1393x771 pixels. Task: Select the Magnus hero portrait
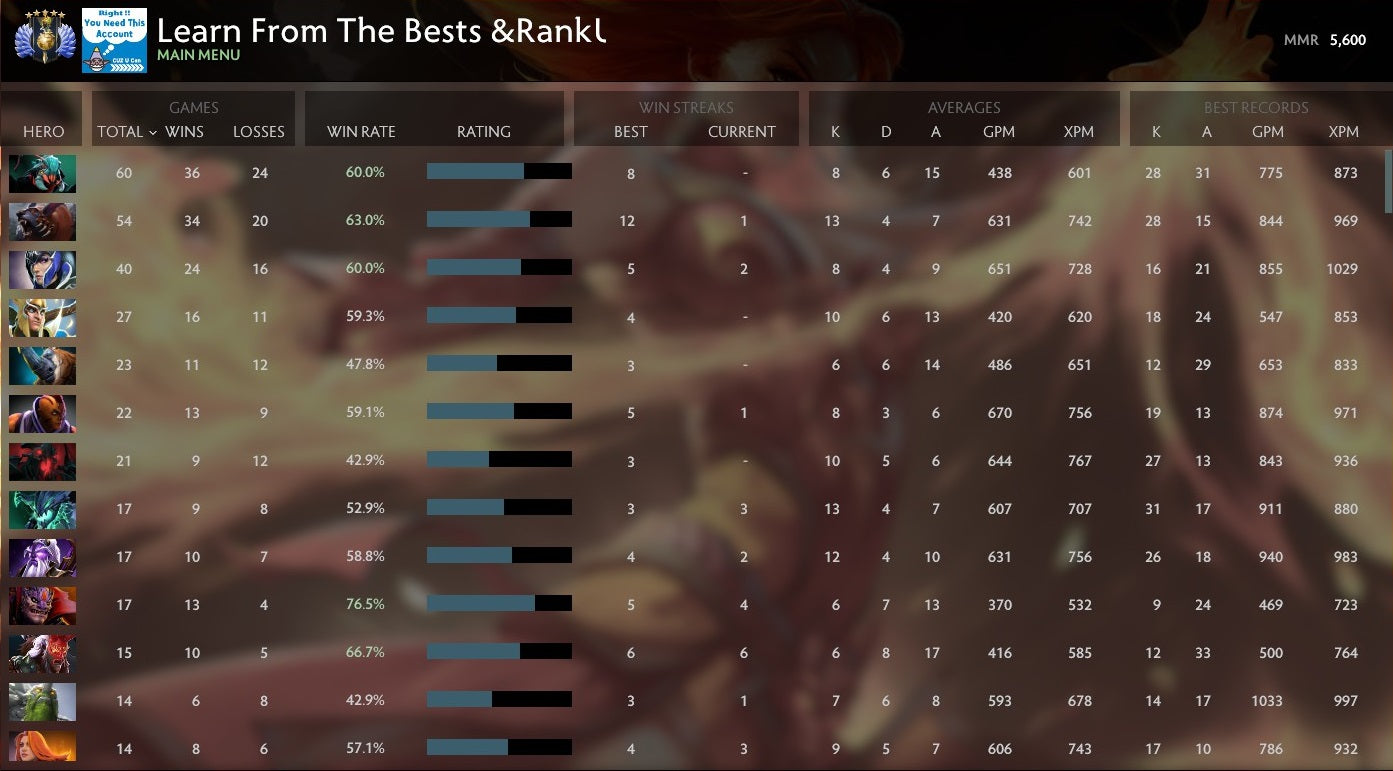[x=42, y=365]
